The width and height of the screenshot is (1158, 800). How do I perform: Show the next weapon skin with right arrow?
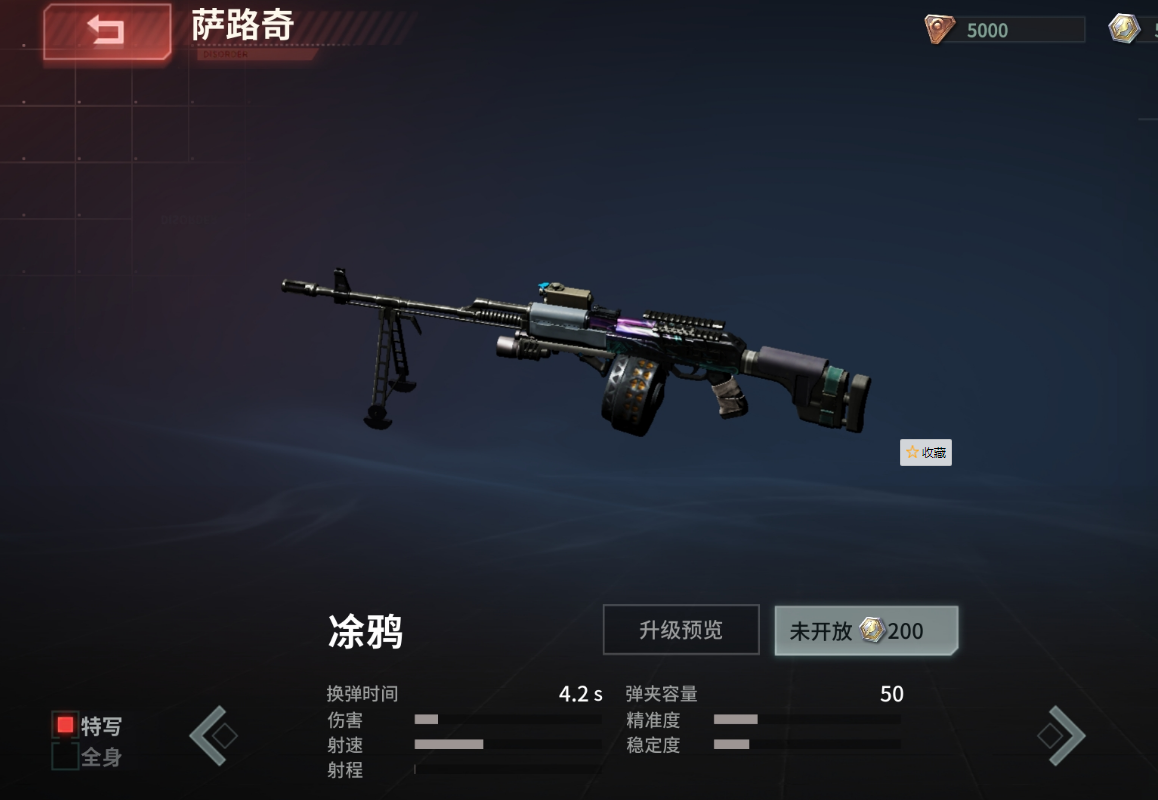(x=1062, y=736)
